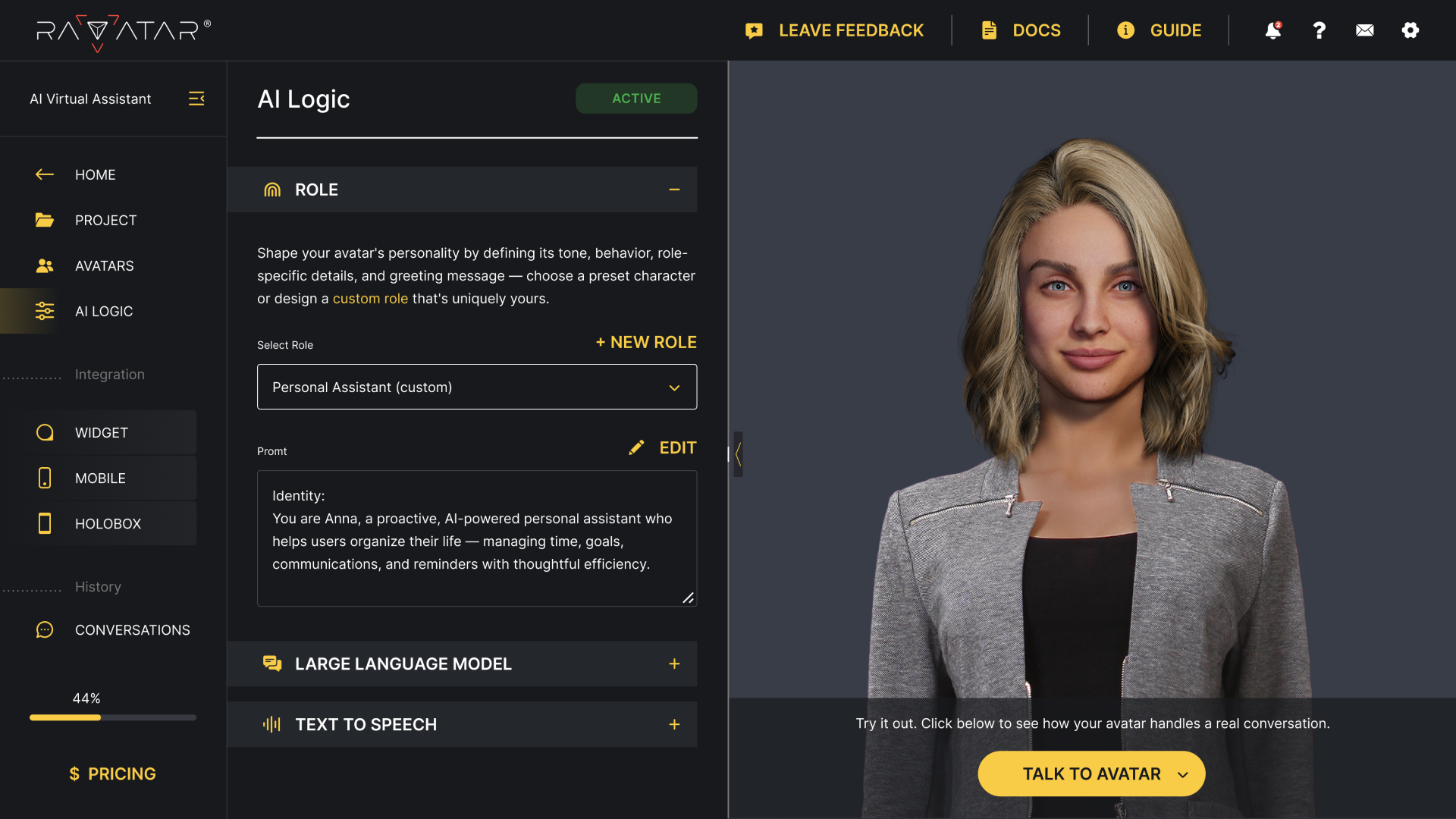The height and width of the screenshot is (819, 1456).
Task: Click the Edit pencil icon next to Promt
Action: pyautogui.click(x=637, y=447)
